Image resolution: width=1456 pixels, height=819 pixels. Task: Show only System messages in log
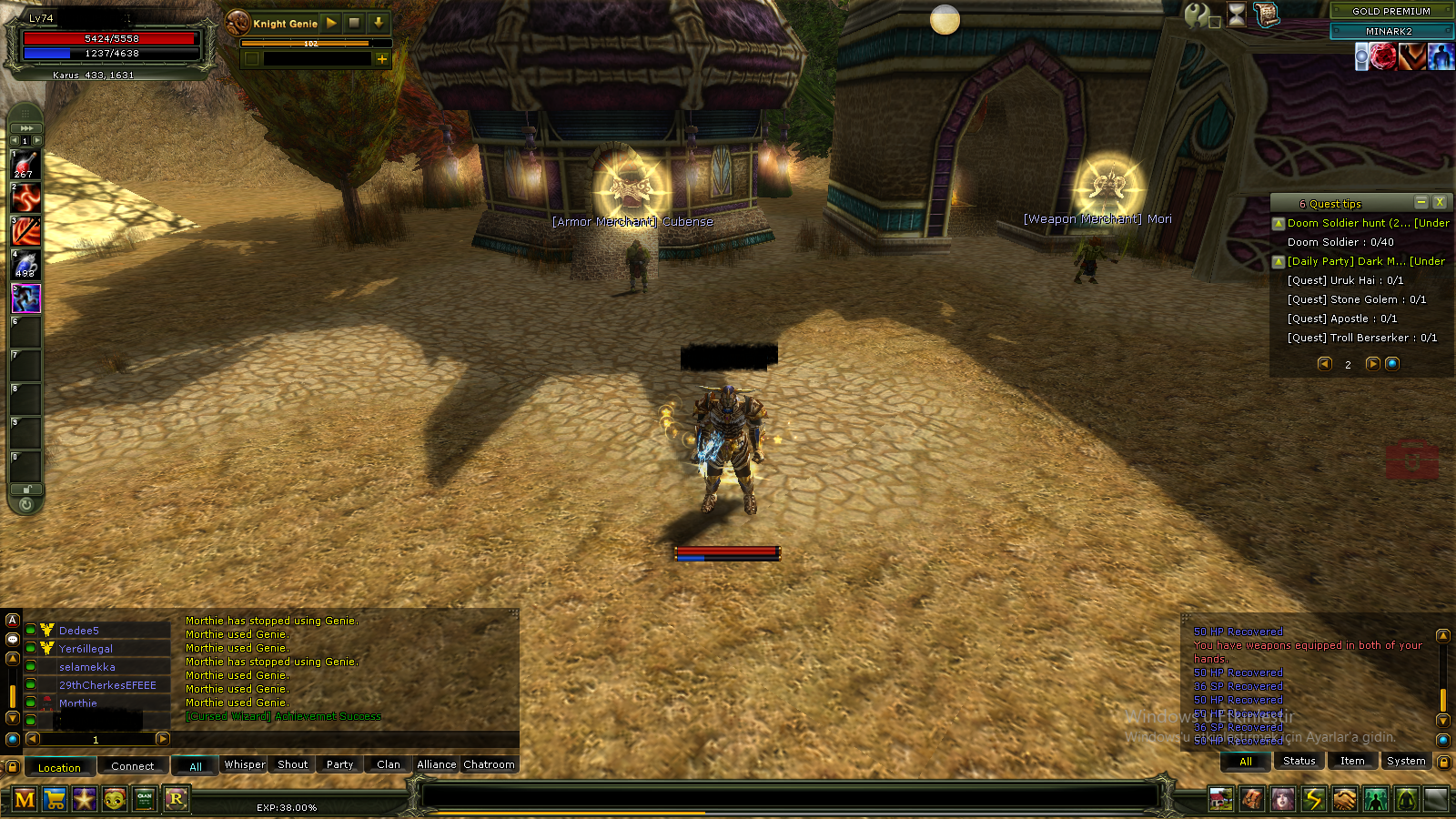pyautogui.click(x=1406, y=761)
